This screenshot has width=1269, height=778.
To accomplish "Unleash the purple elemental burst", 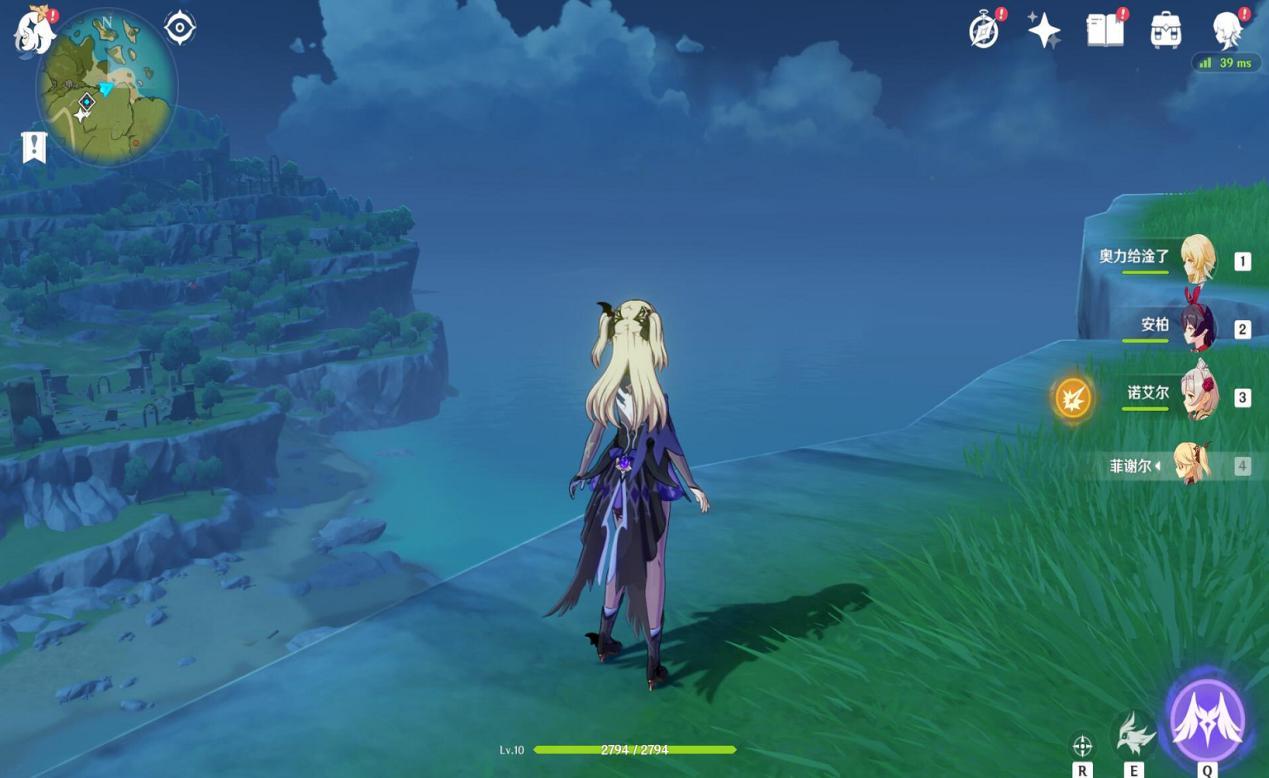I will tap(1207, 722).
